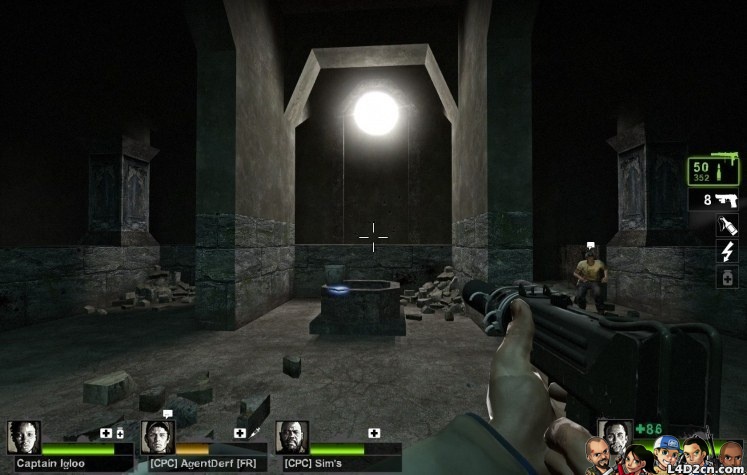747x475 pixels.
Task: Click [CPC] Sim's teammate portrait
Action: [292, 437]
